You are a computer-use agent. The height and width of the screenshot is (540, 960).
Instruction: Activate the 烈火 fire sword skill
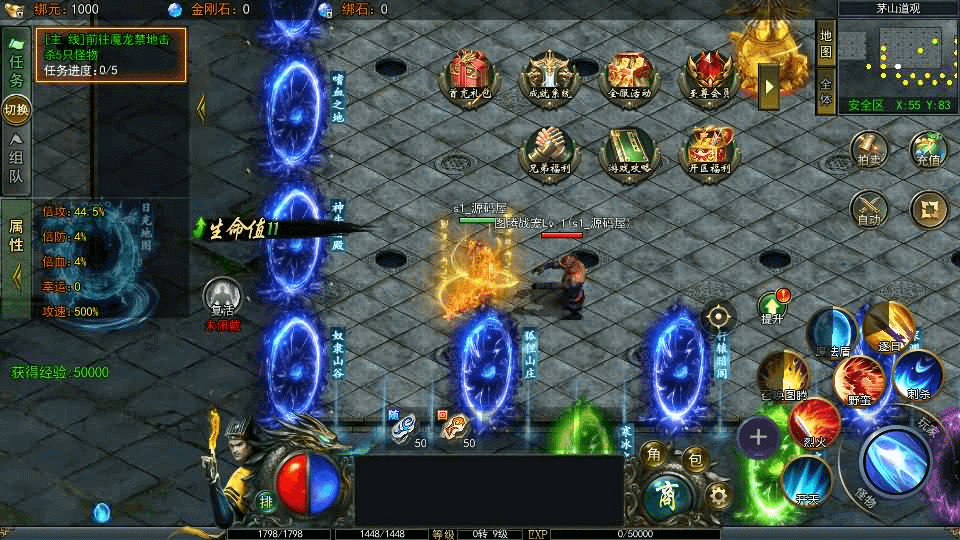[x=815, y=420]
